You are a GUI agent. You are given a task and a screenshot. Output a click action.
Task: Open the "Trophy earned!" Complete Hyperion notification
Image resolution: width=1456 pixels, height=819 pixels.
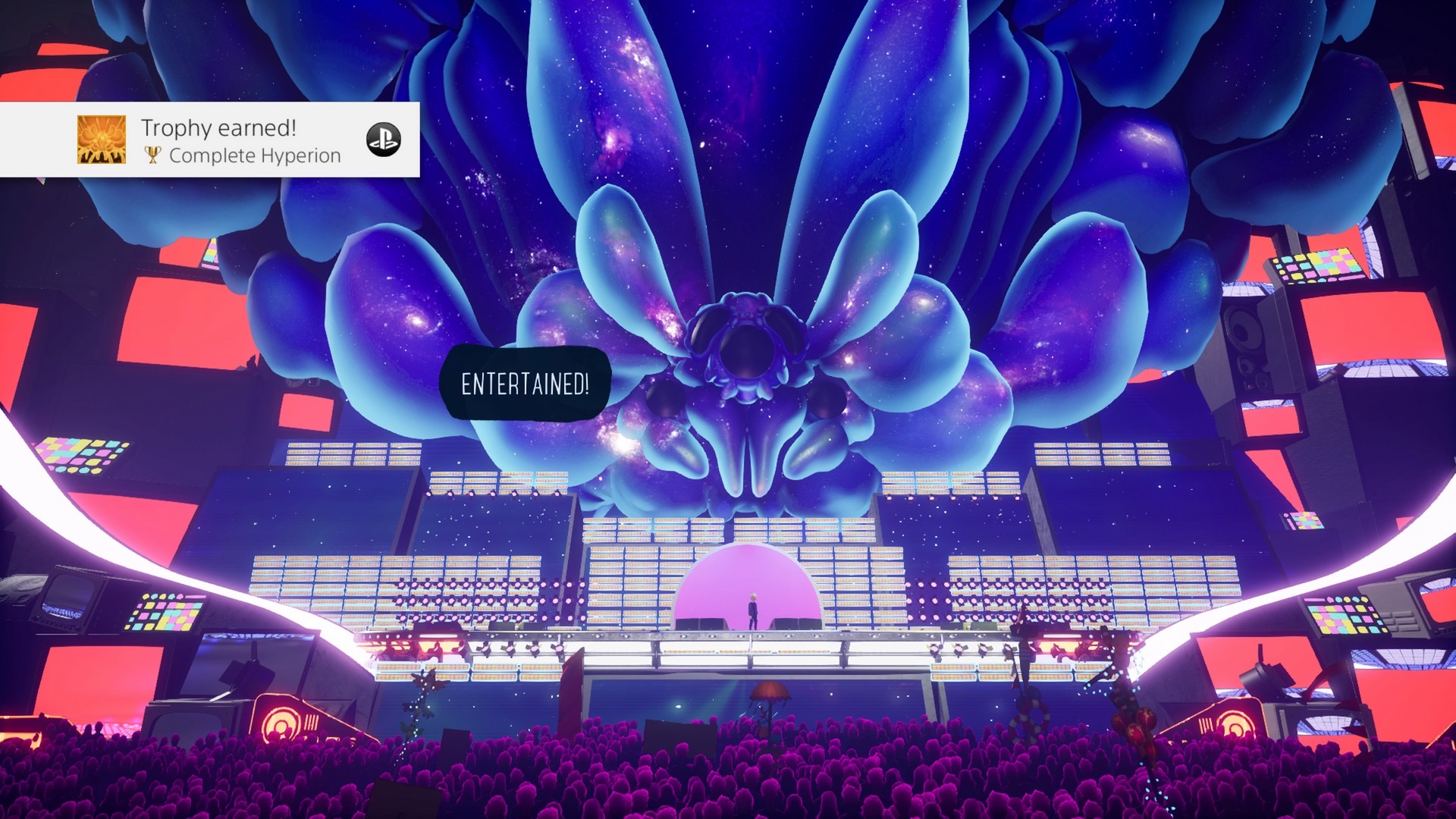coord(241,140)
